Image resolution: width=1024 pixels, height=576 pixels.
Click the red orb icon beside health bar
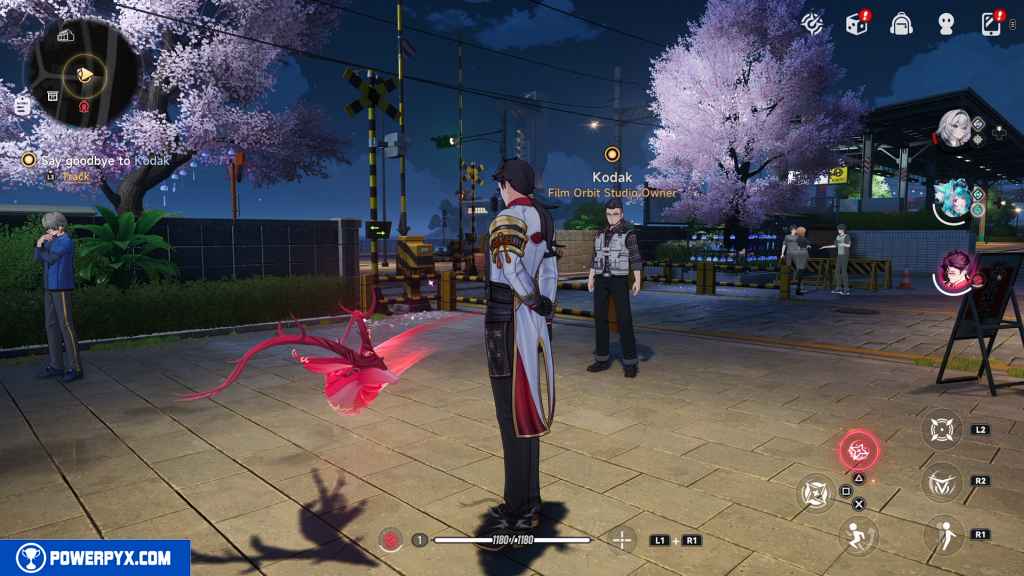(390, 540)
